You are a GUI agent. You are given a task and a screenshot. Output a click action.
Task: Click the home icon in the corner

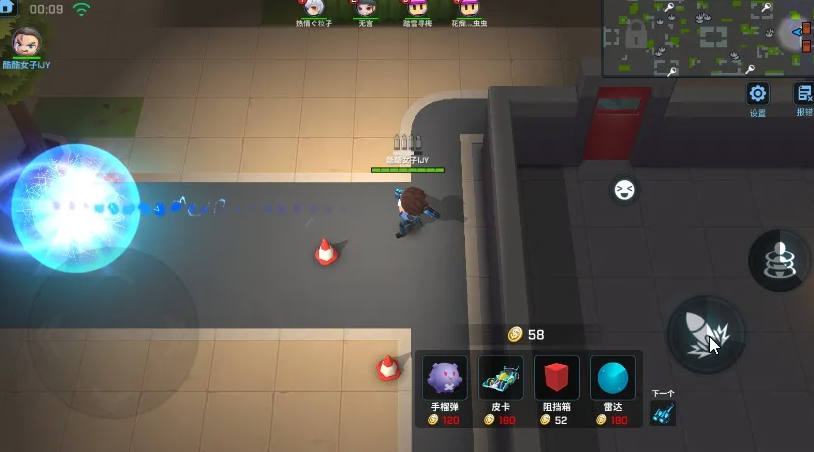[8, 8]
